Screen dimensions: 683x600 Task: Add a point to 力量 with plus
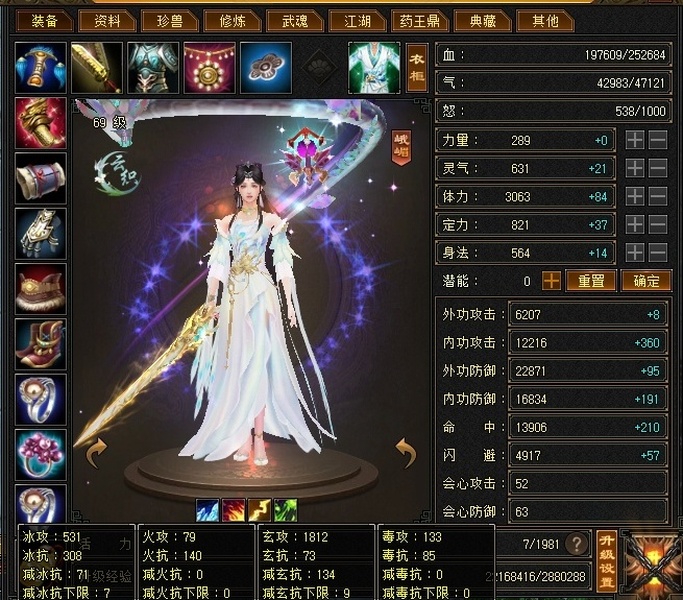pos(635,141)
